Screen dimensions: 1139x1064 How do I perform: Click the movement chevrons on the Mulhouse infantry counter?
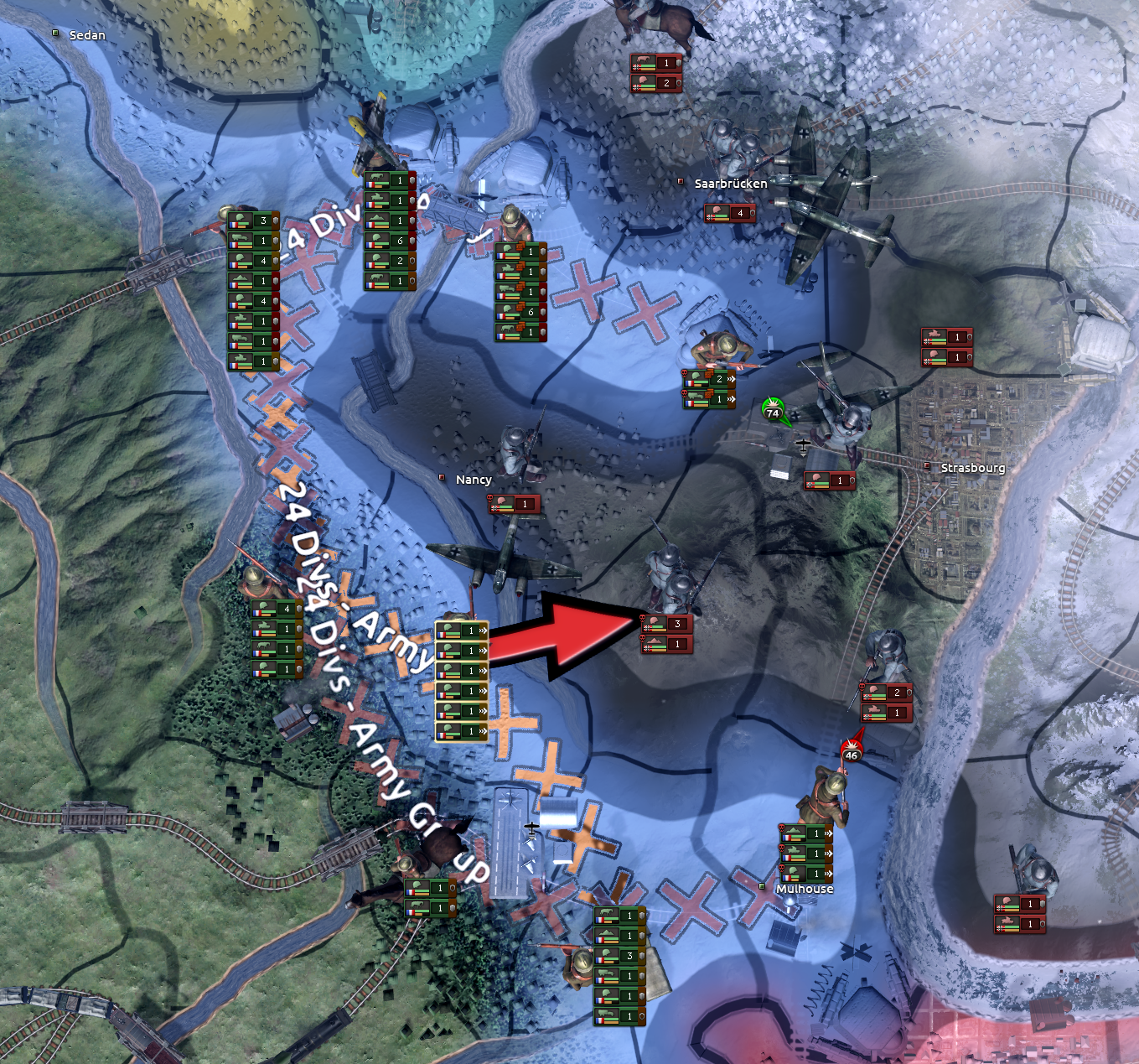coord(828,872)
